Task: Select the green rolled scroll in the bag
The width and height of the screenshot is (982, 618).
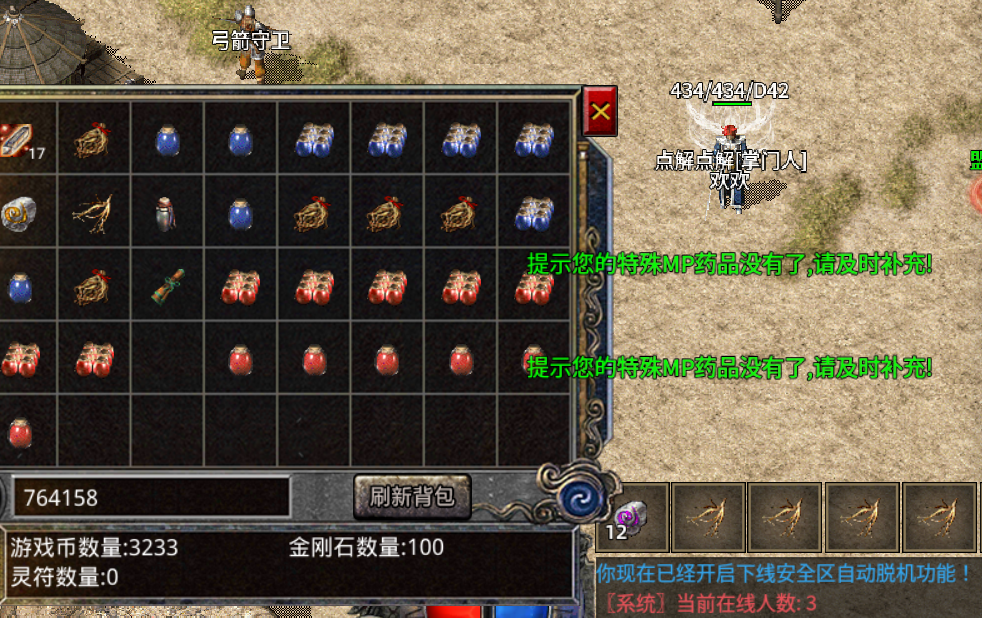Action: [x=166, y=286]
